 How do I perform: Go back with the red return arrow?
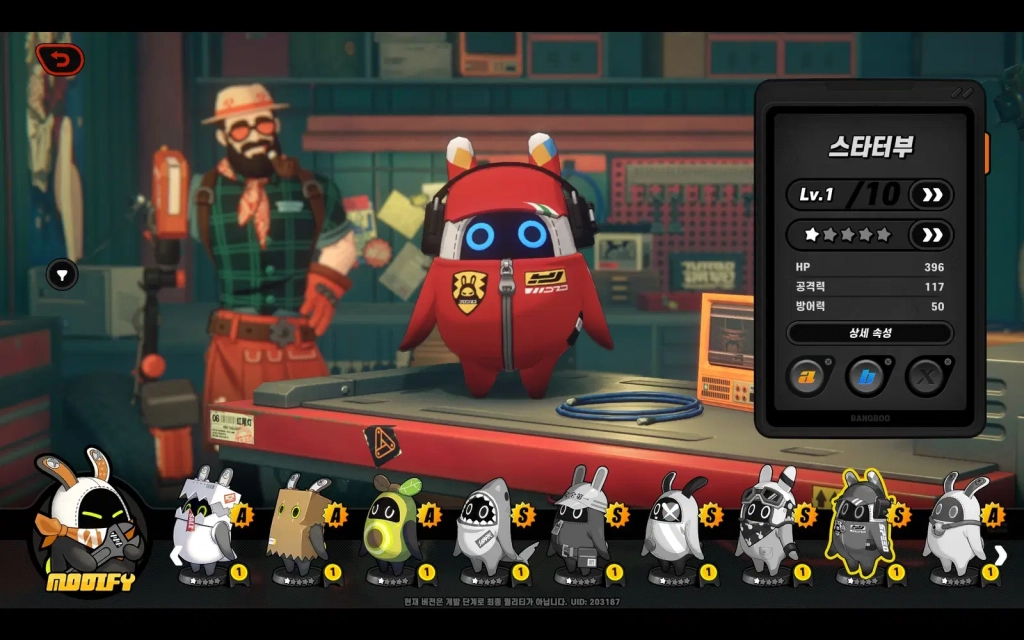tap(60, 60)
